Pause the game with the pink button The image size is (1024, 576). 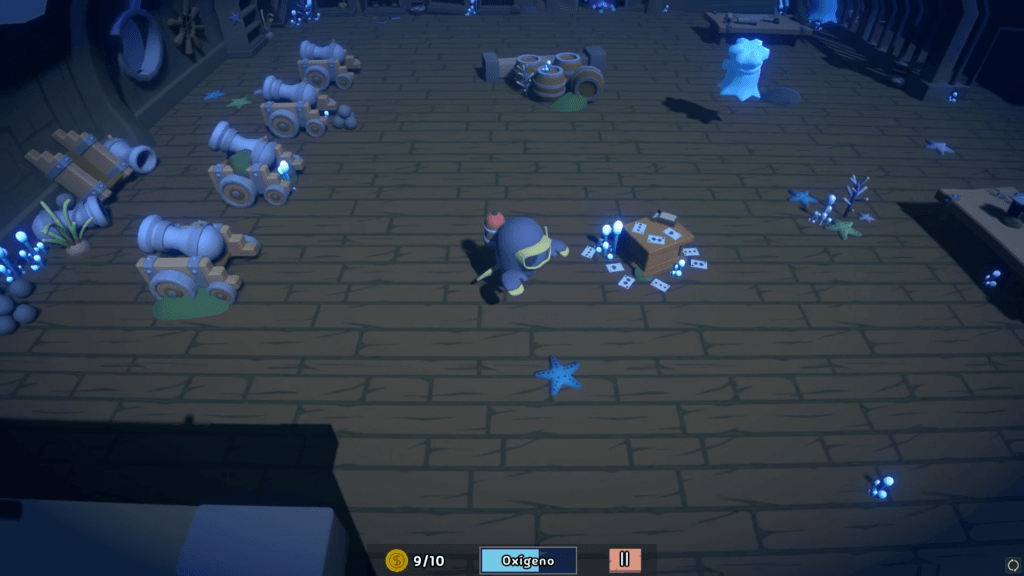tap(624, 560)
